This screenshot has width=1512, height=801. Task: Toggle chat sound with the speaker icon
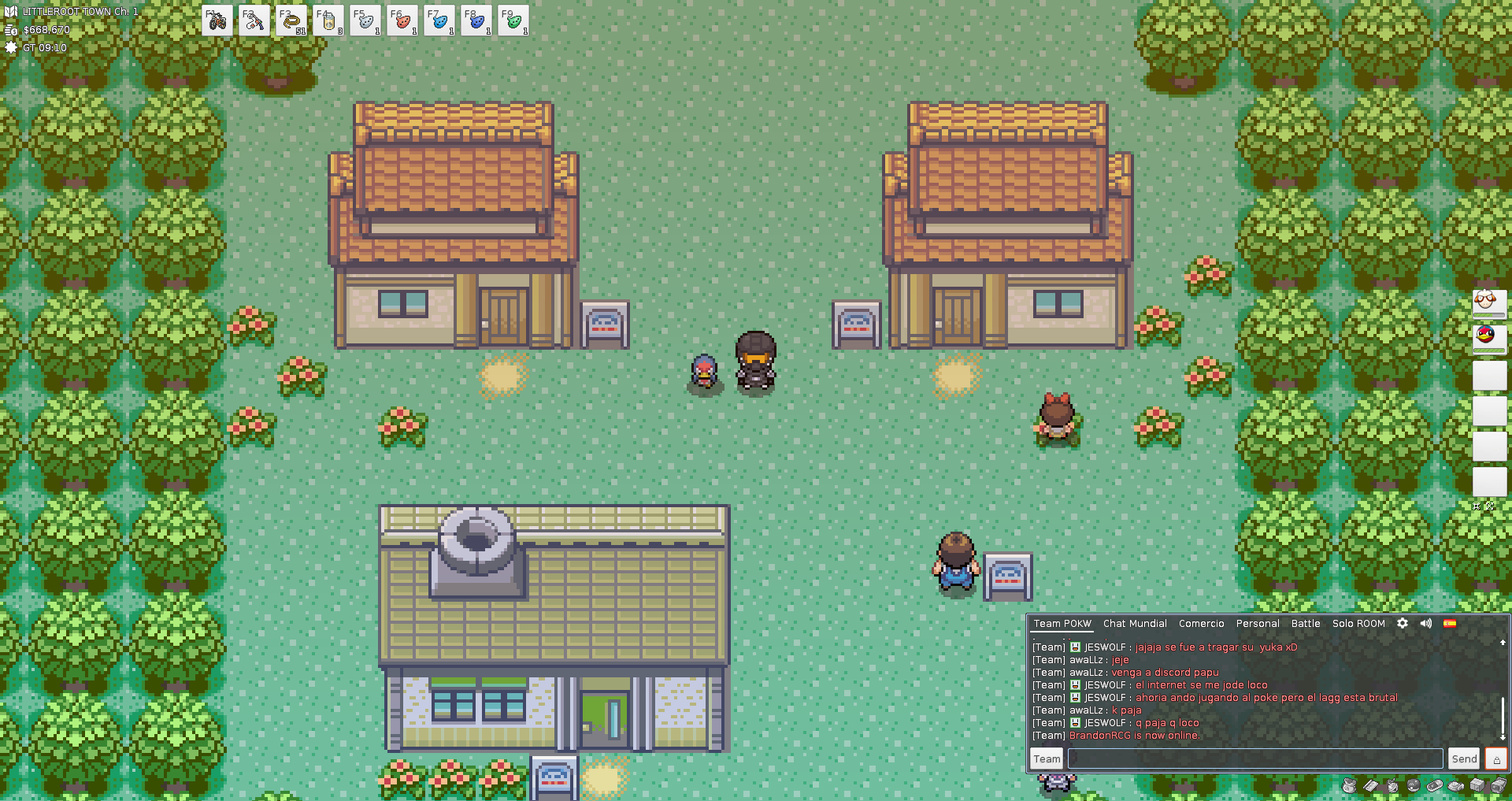(1426, 623)
